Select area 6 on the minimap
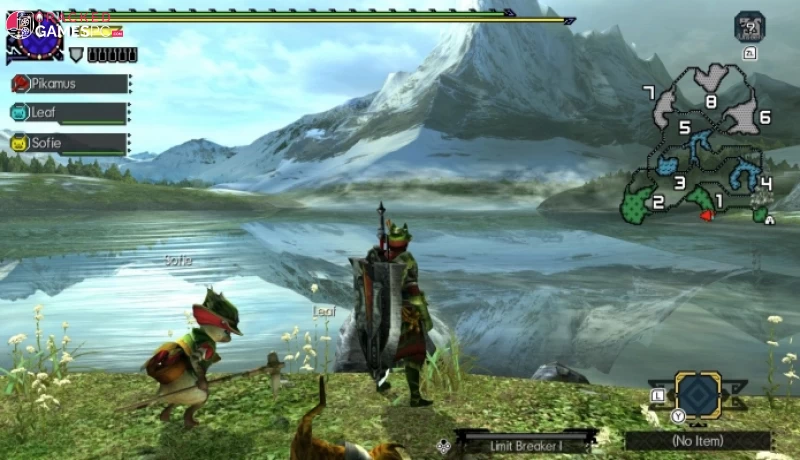Image resolution: width=800 pixels, height=460 pixels. click(x=765, y=117)
